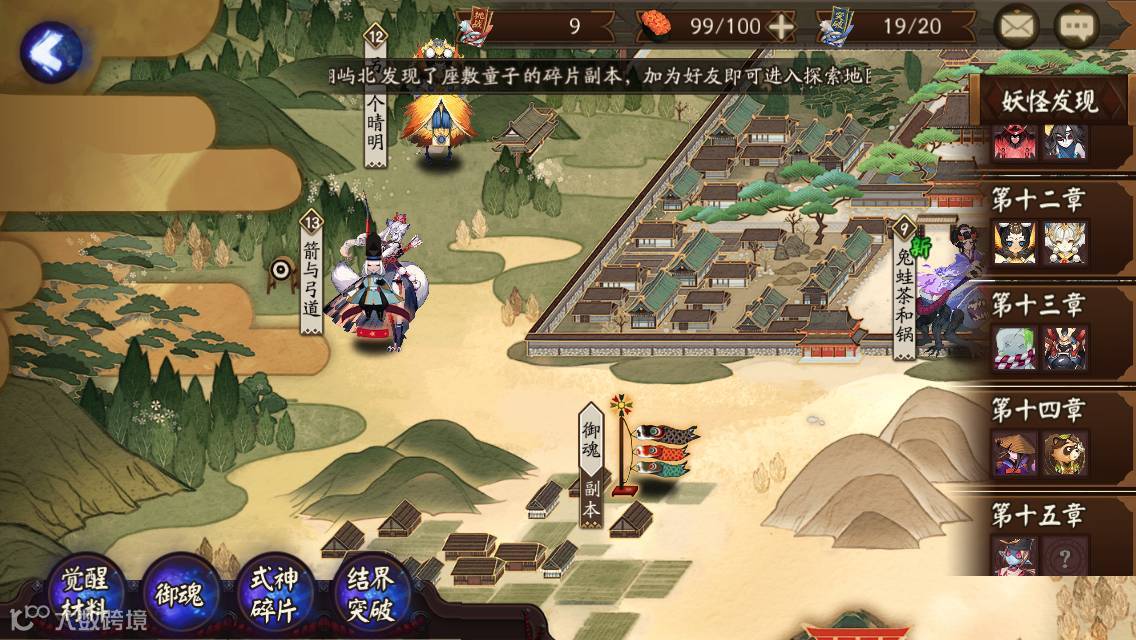Screen dimensions: 1136x640
Task: Add more sushi stamina with plus button
Action: point(781,27)
